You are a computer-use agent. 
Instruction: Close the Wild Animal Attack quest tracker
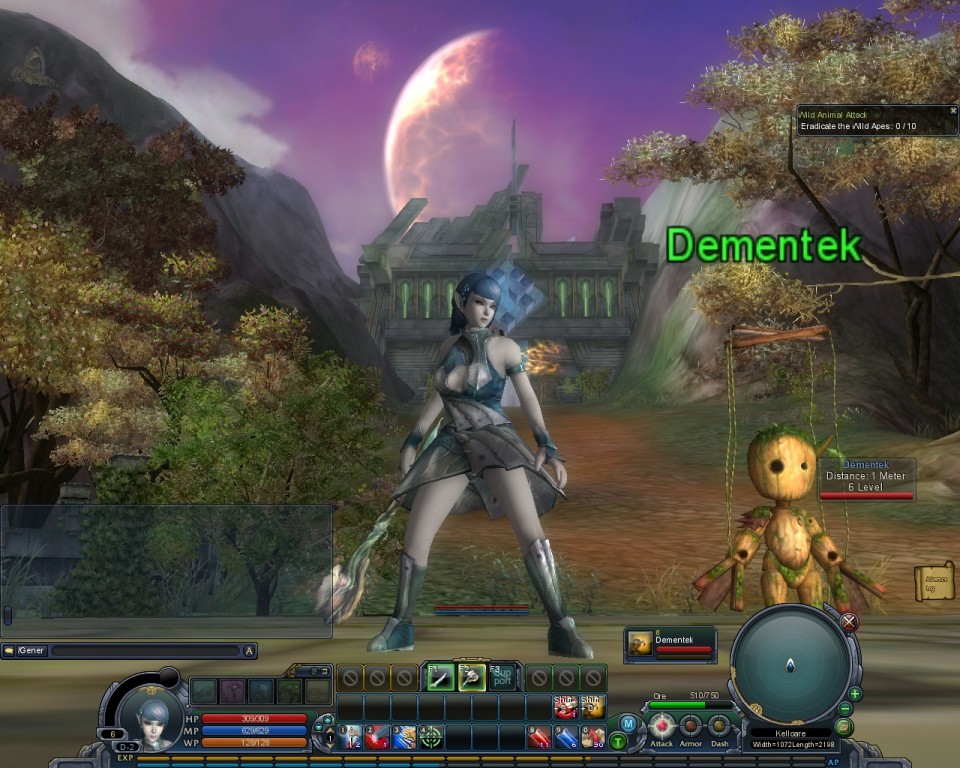click(x=952, y=112)
